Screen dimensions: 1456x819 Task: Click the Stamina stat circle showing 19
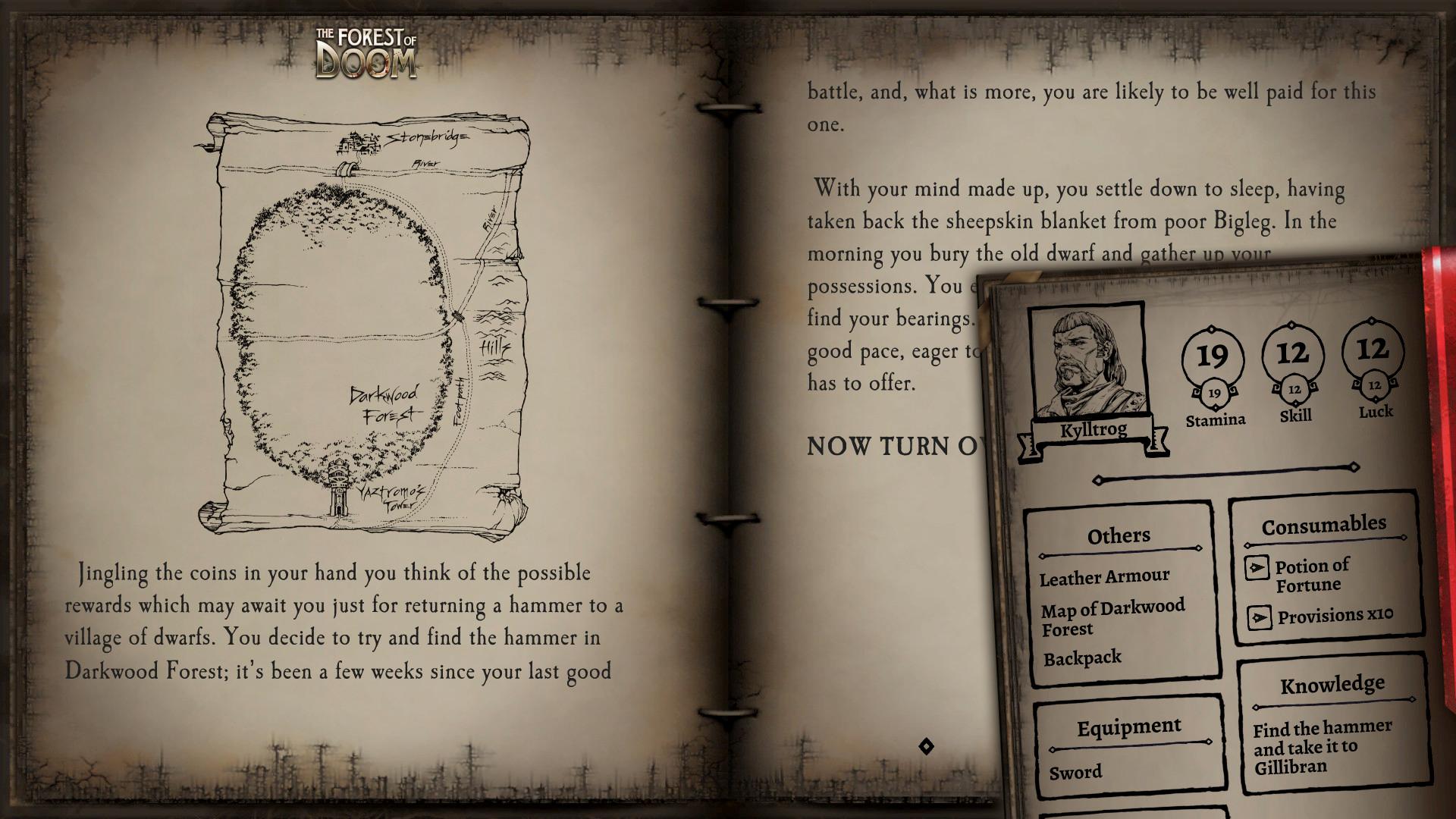point(1214,355)
